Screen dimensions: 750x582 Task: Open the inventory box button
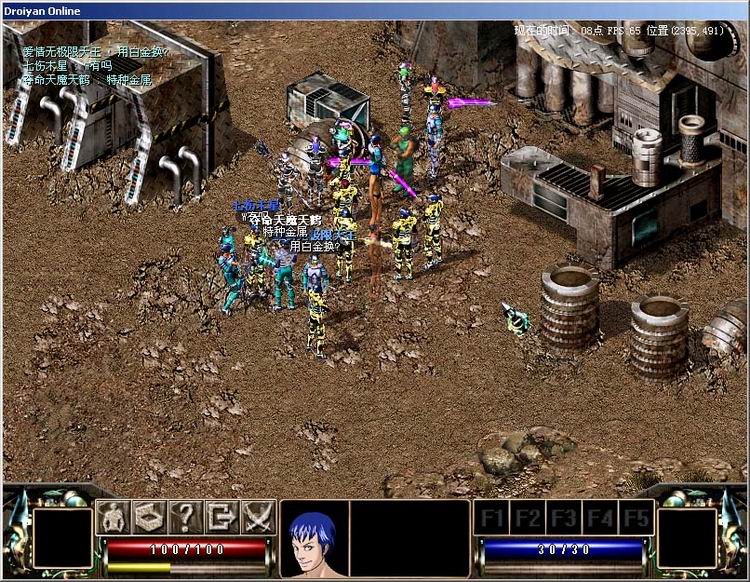pos(150,517)
